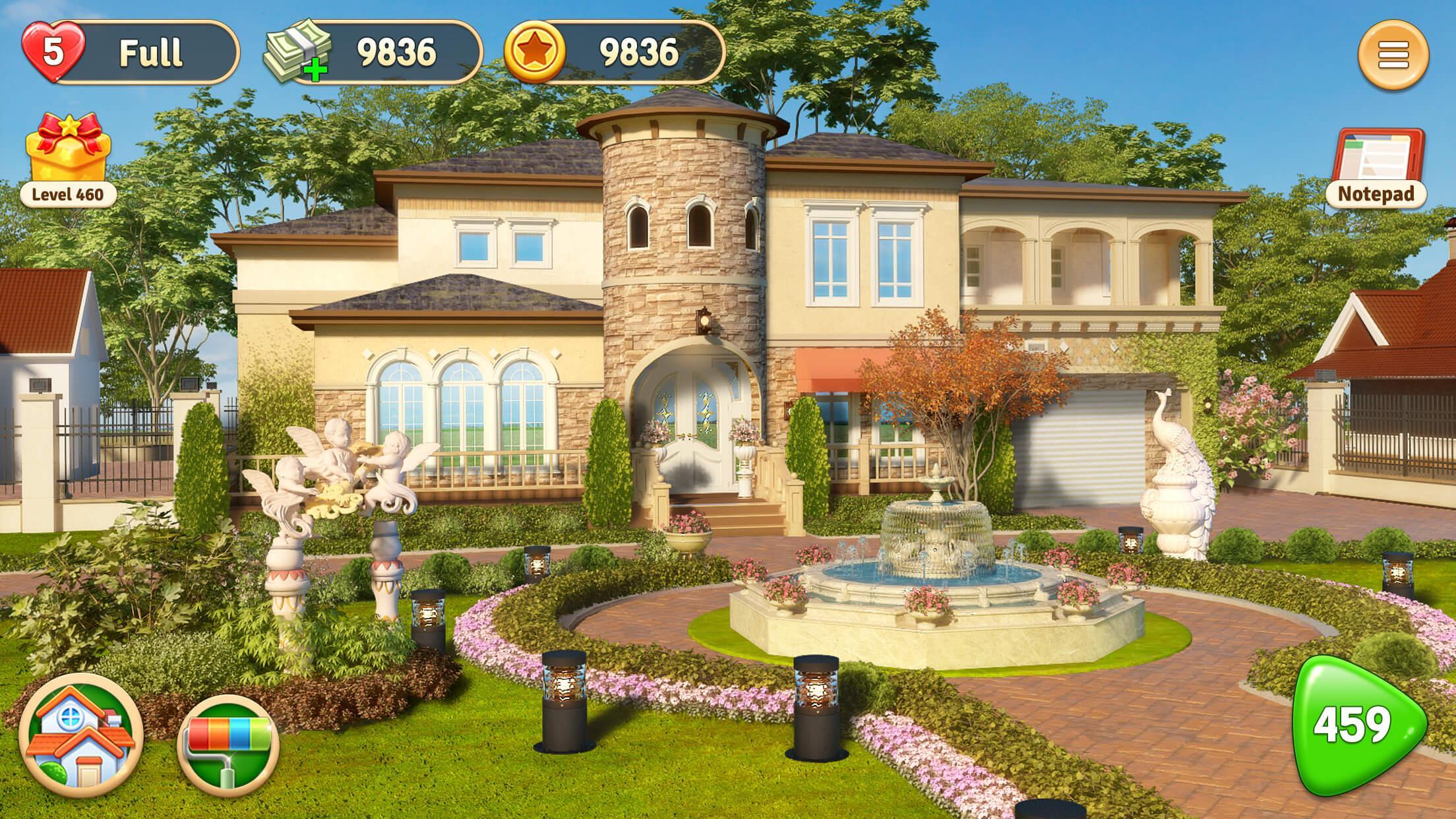Screen dimensions: 1456x819
Task: Click the Level 460 label
Action: 69,195
